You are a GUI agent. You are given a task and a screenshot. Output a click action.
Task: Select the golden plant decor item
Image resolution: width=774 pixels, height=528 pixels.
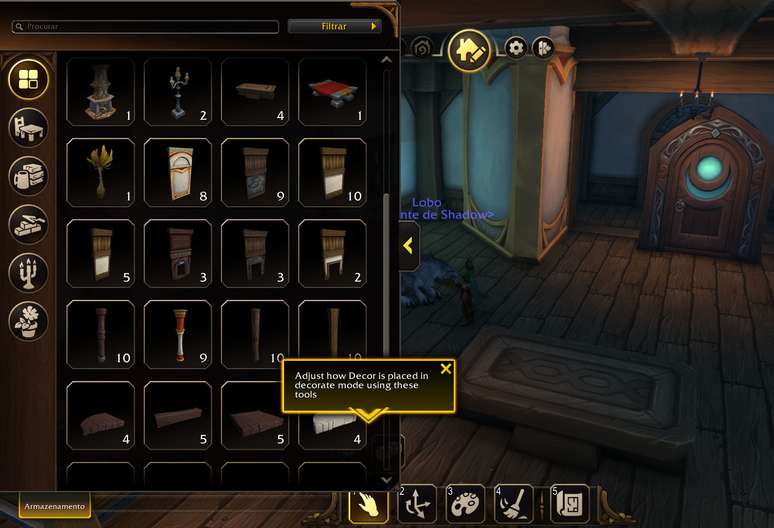(100, 172)
